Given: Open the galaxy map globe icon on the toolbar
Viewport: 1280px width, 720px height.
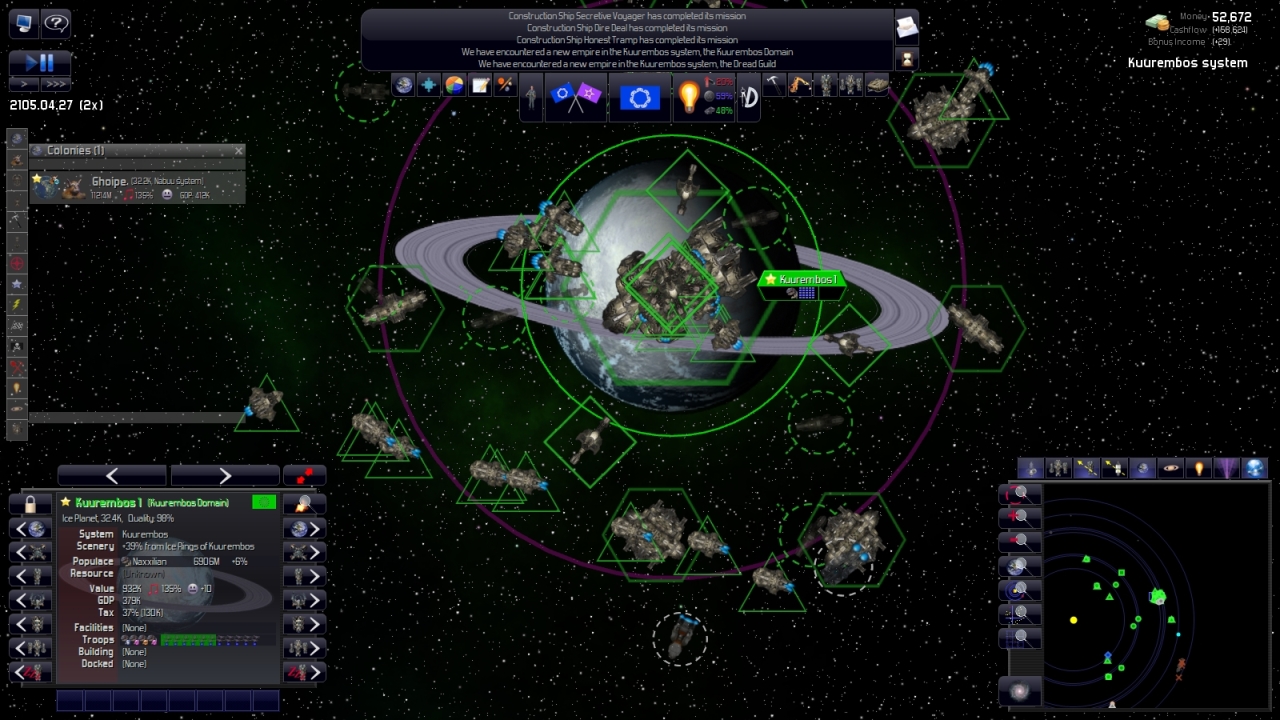Looking at the screenshot, I should point(403,85).
